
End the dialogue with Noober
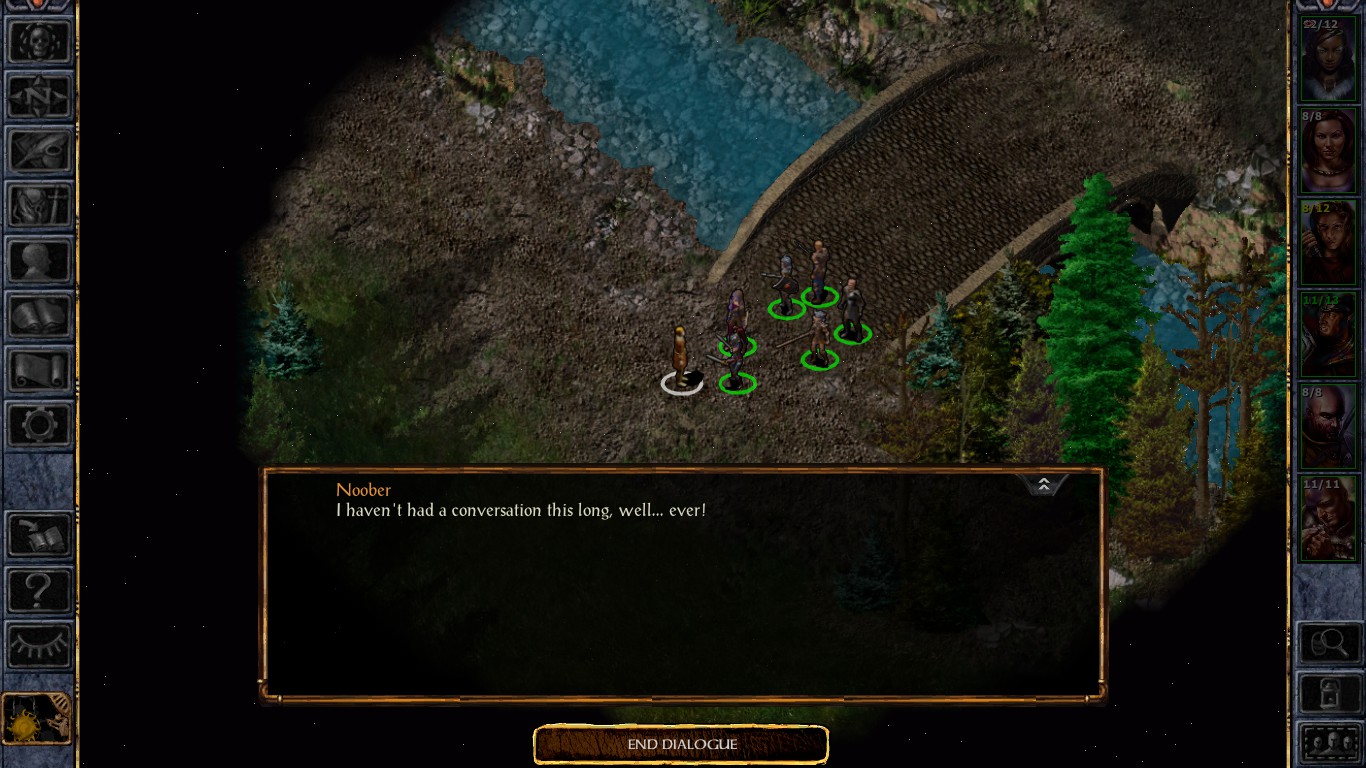681,745
